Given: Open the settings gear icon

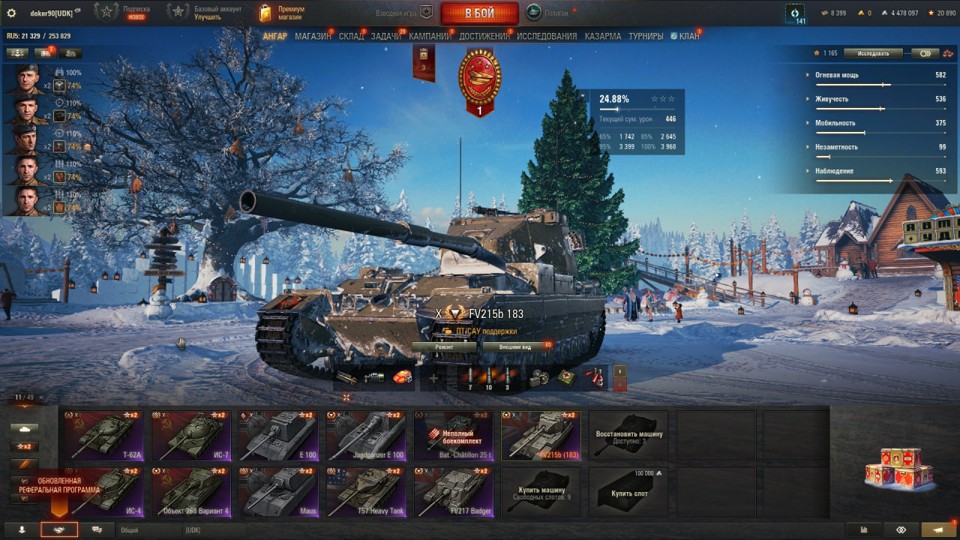Looking at the screenshot, I should point(12,13).
